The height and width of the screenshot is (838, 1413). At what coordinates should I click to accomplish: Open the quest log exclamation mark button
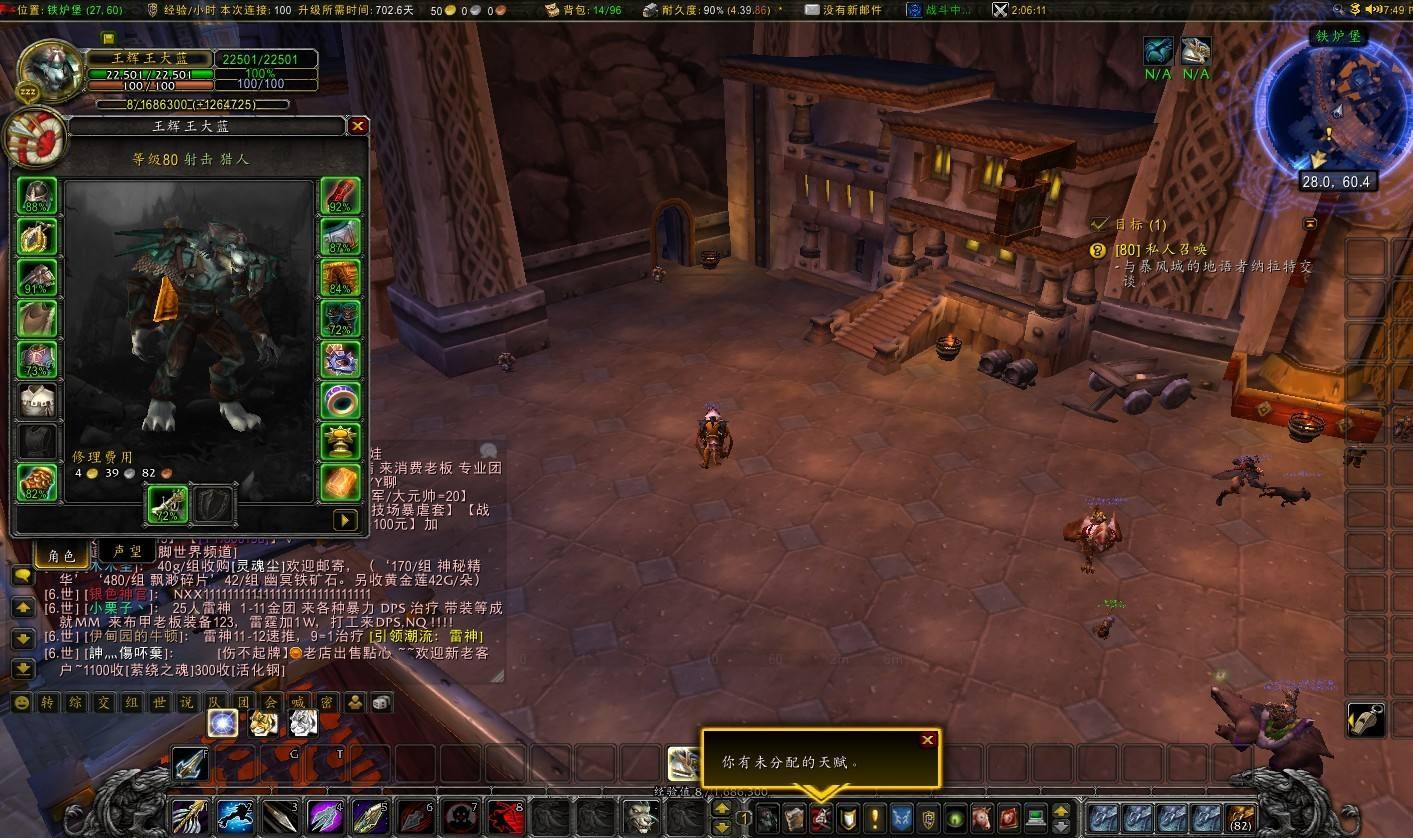[875, 818]
